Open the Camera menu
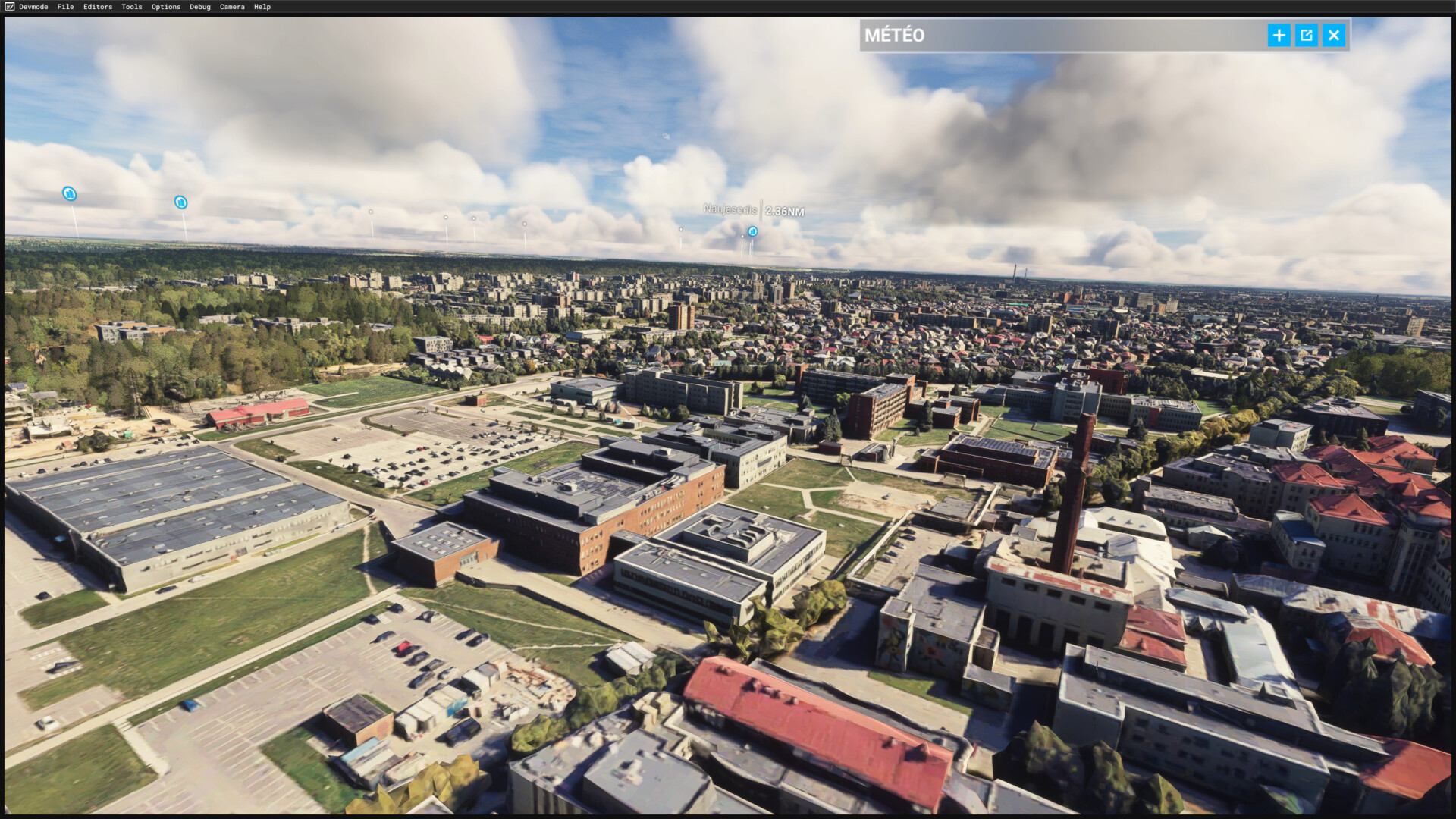 coord(232,7)
